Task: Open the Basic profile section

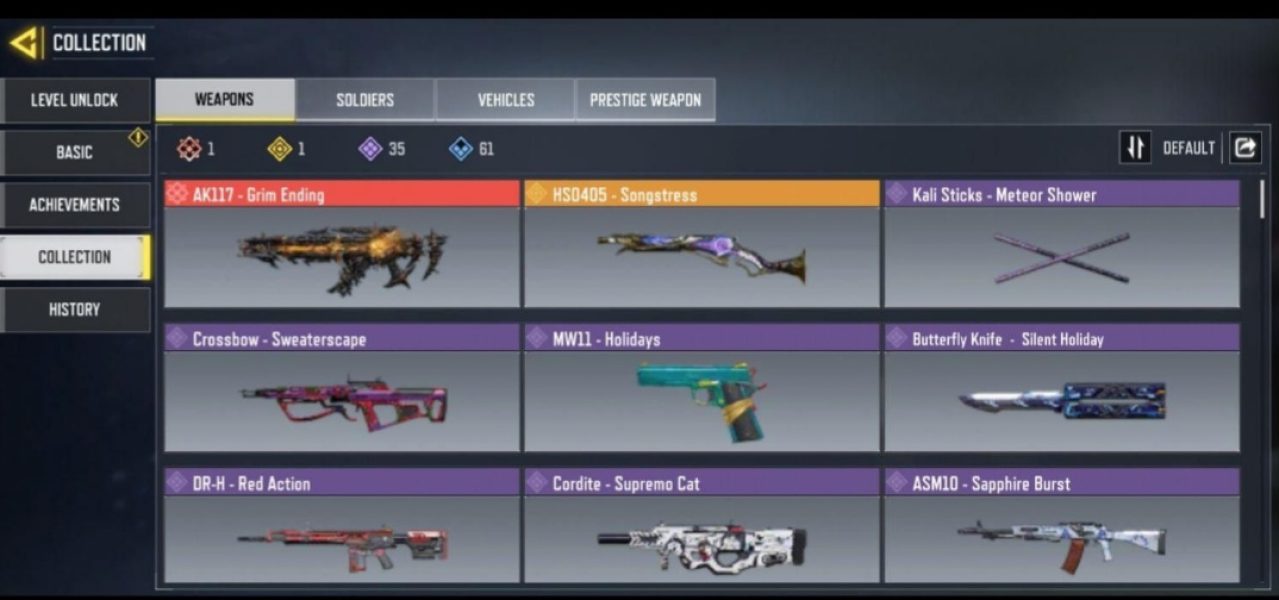Action: point(75,152)
